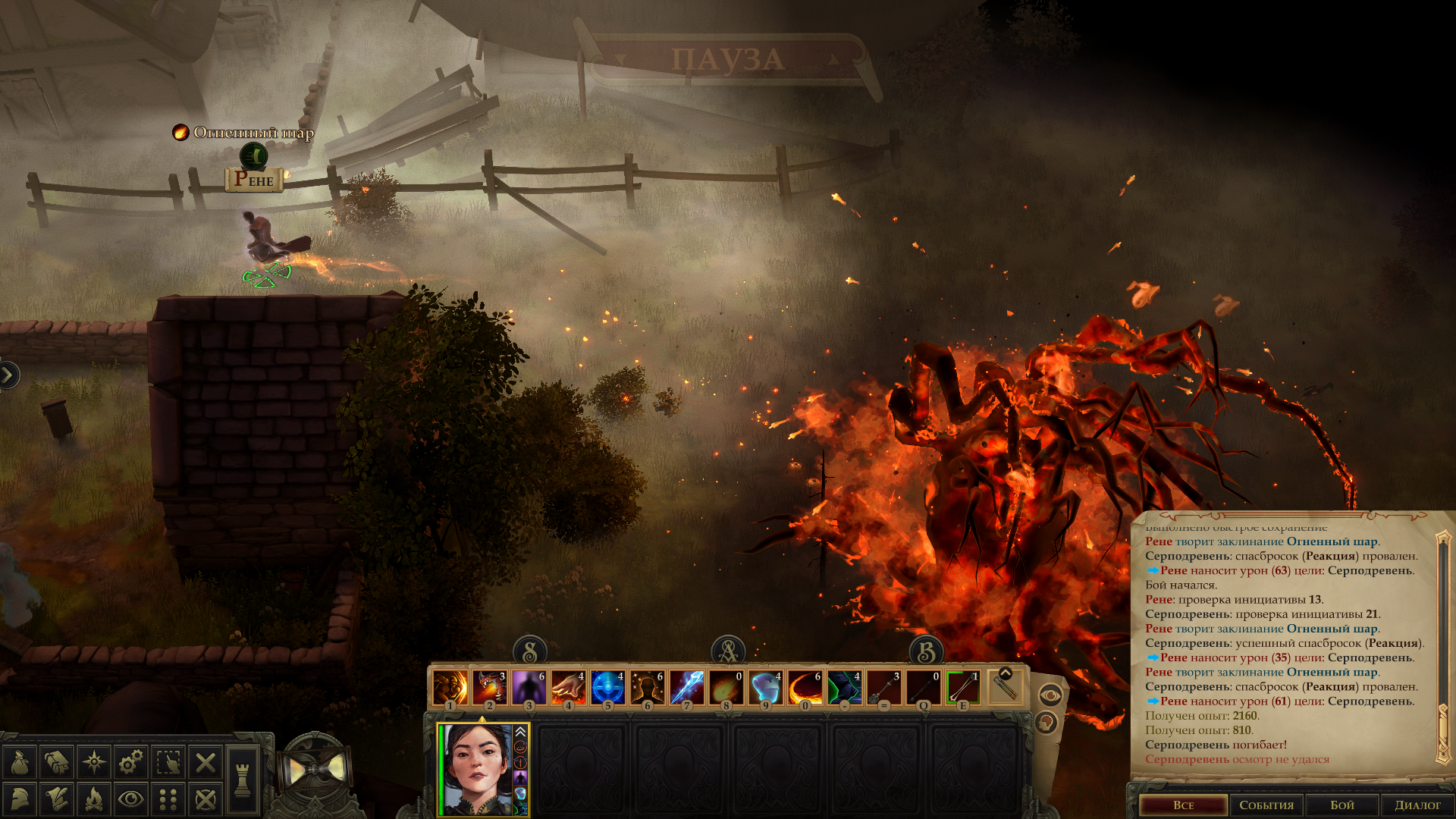Switch combat log to the Бой tab
The image size is (1456, 819).
pos(1341,805)
